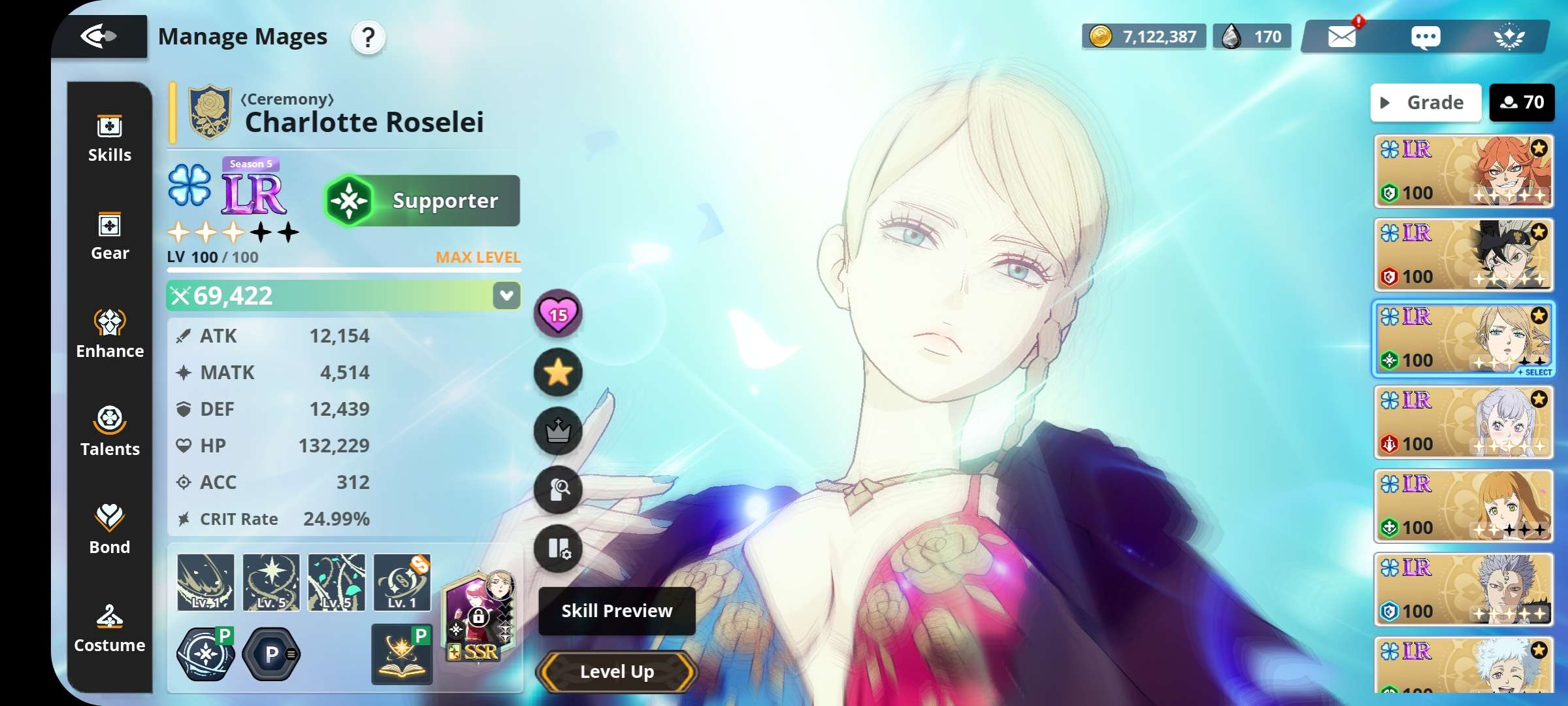
Task: Select the red-haired LR mage portrait
Action: [1463, 171]
